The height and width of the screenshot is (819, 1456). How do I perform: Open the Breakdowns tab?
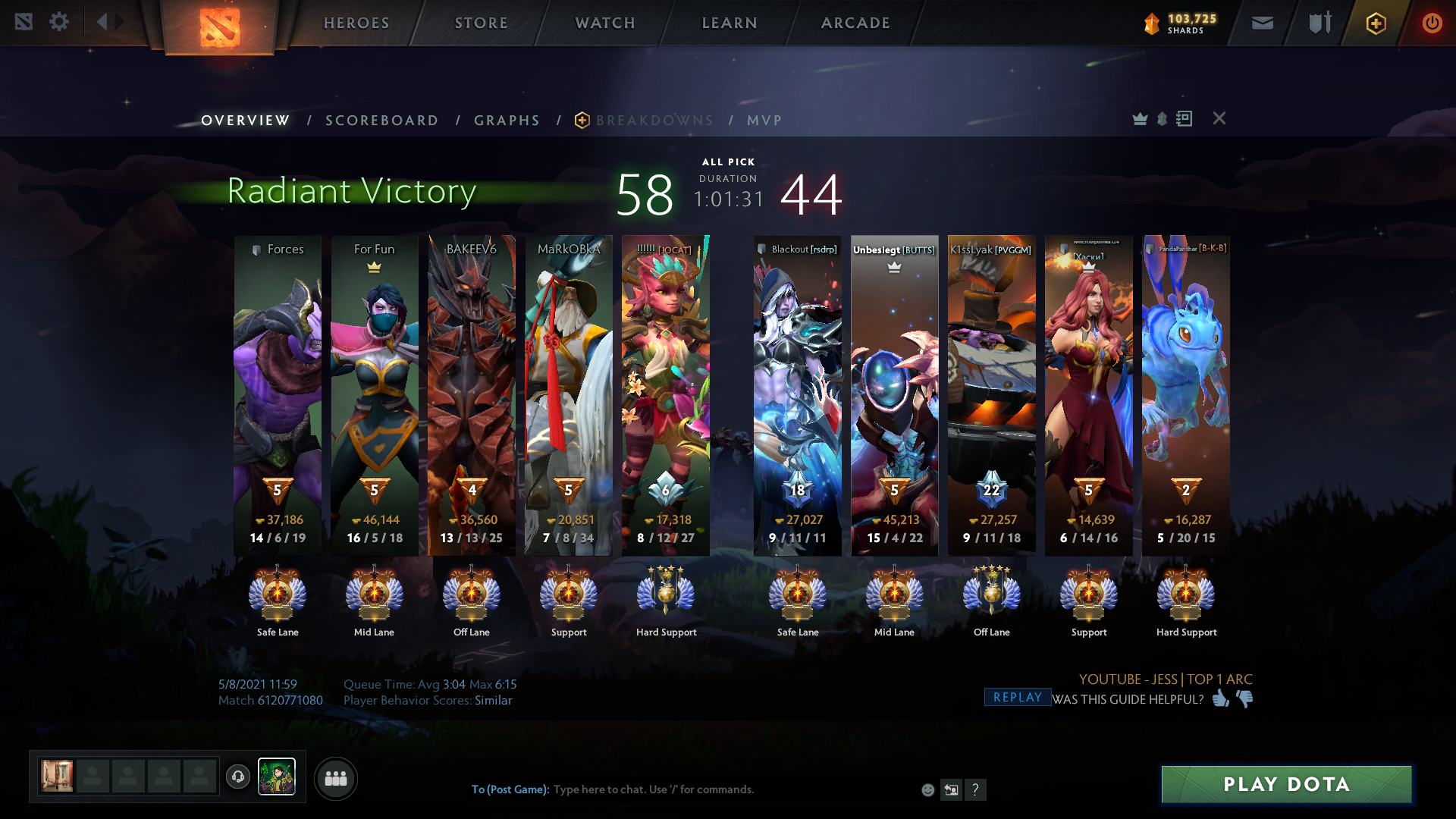point(654,121)
